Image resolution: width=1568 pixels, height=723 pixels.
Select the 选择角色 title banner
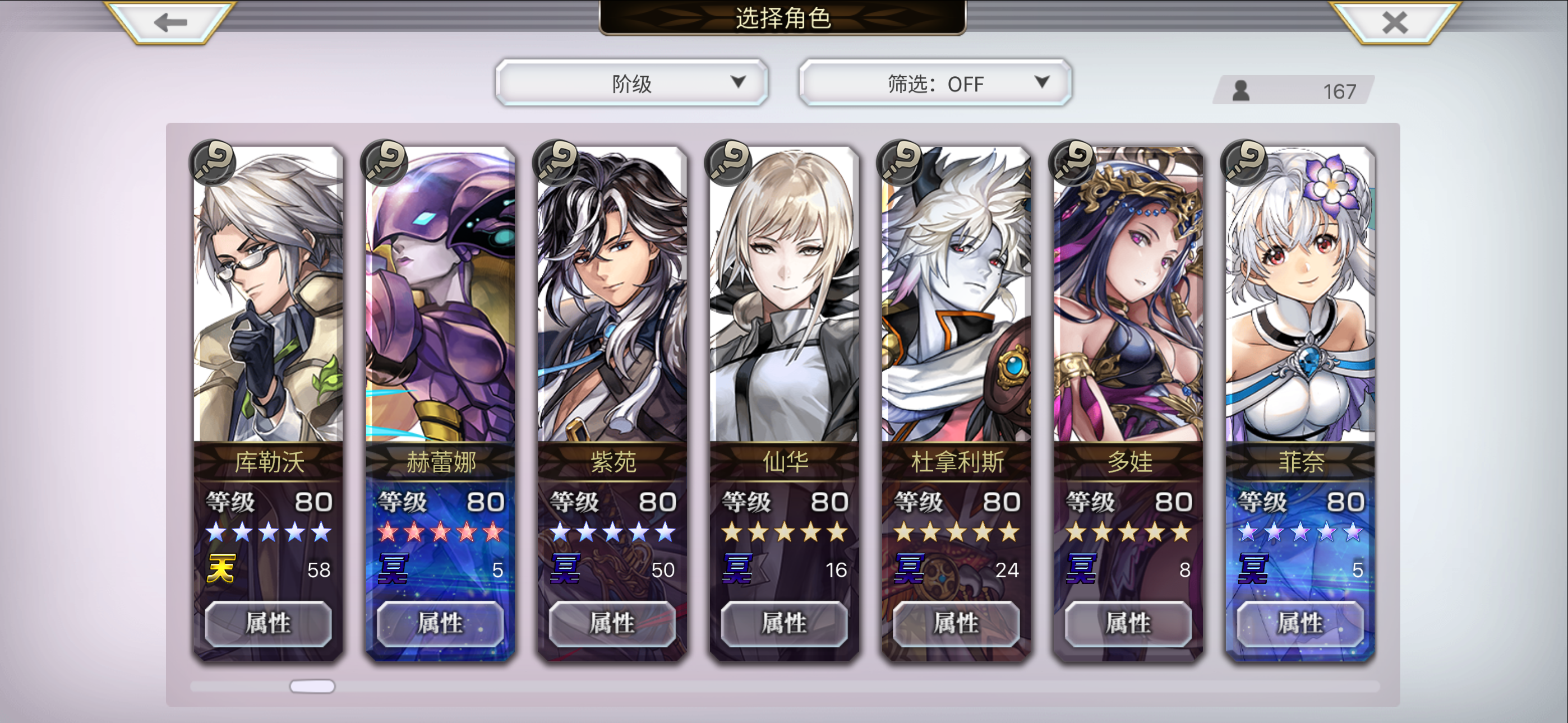[x=784, y=17]
